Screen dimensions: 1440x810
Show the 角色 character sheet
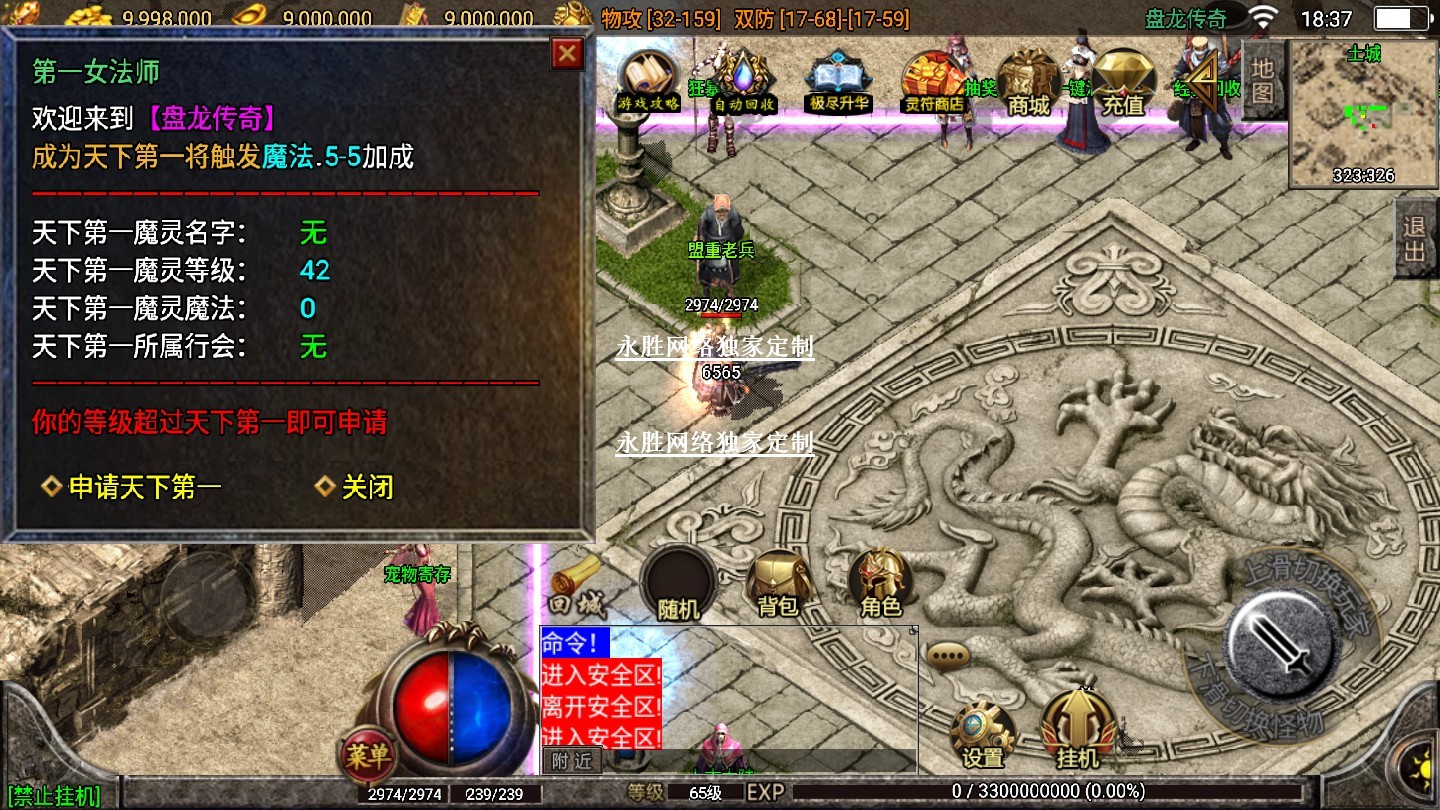pyautogui.click(x=881, y=583)
